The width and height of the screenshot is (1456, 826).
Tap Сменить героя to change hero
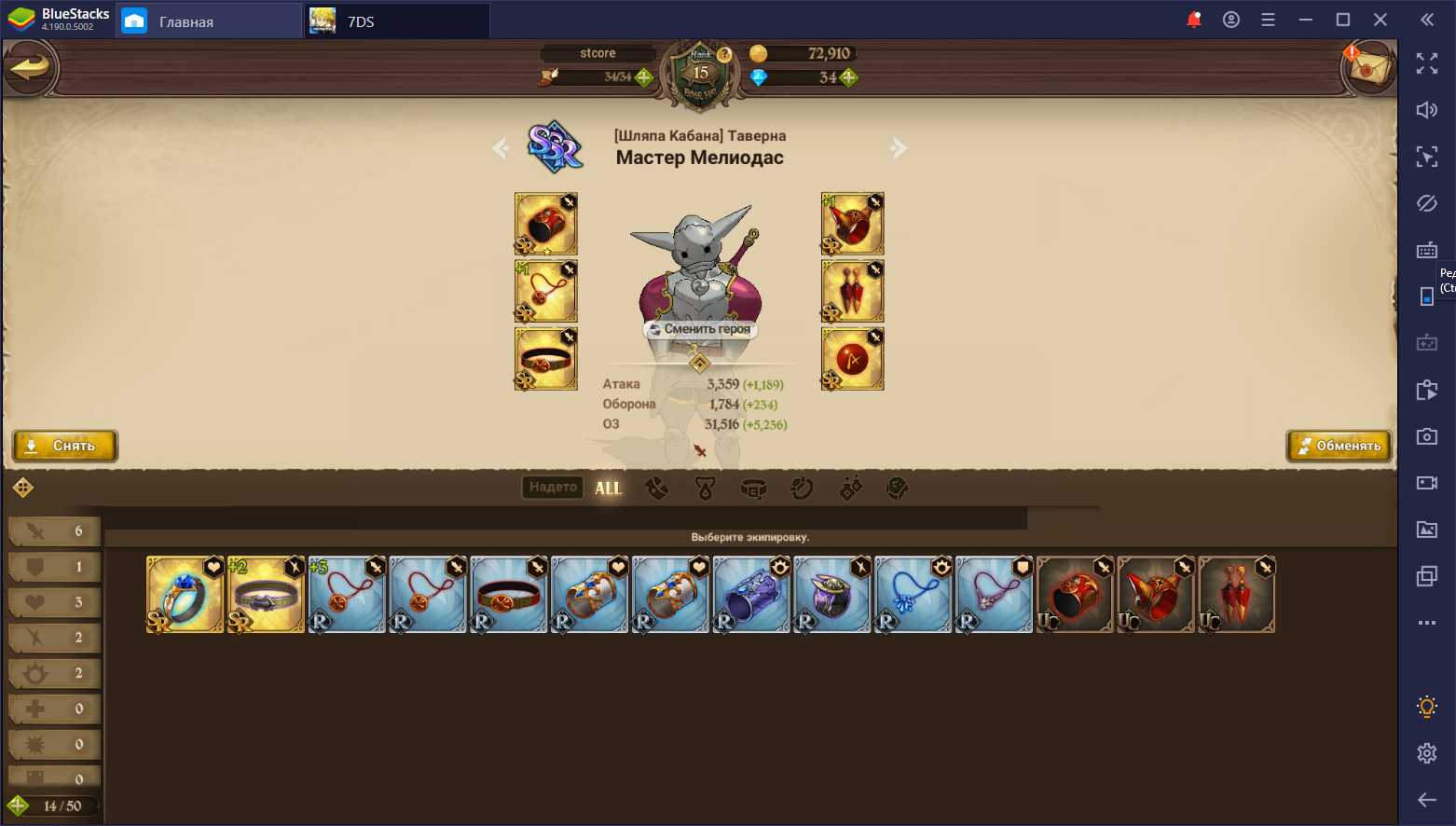pyautogui.click(x=700, y=329)
